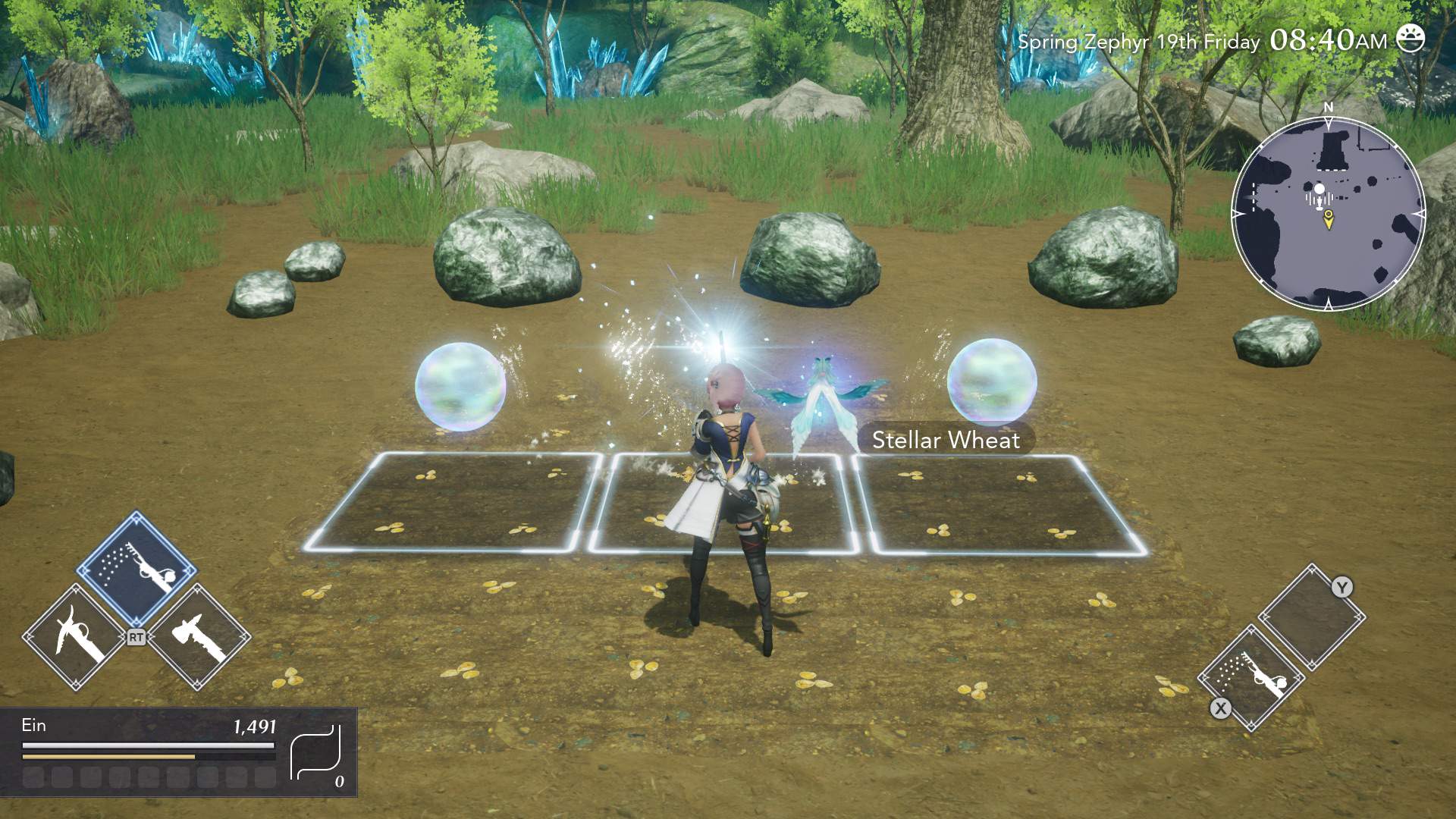Switch to the pickaxe tool slot
This screenshot has width=1456, height=819.
coord(75,637)
